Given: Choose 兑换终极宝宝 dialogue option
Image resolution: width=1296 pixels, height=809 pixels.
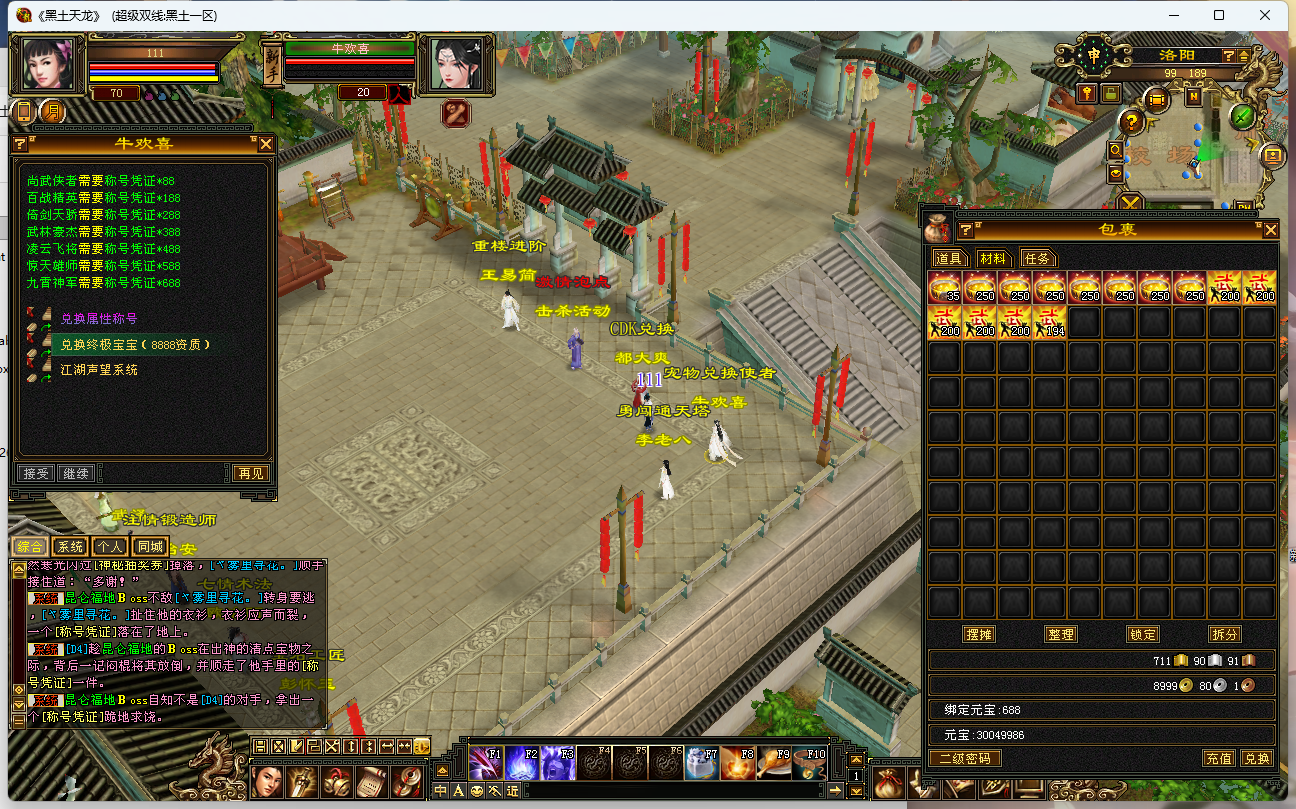Looking at the screenshot, I should tap(136, 344).
